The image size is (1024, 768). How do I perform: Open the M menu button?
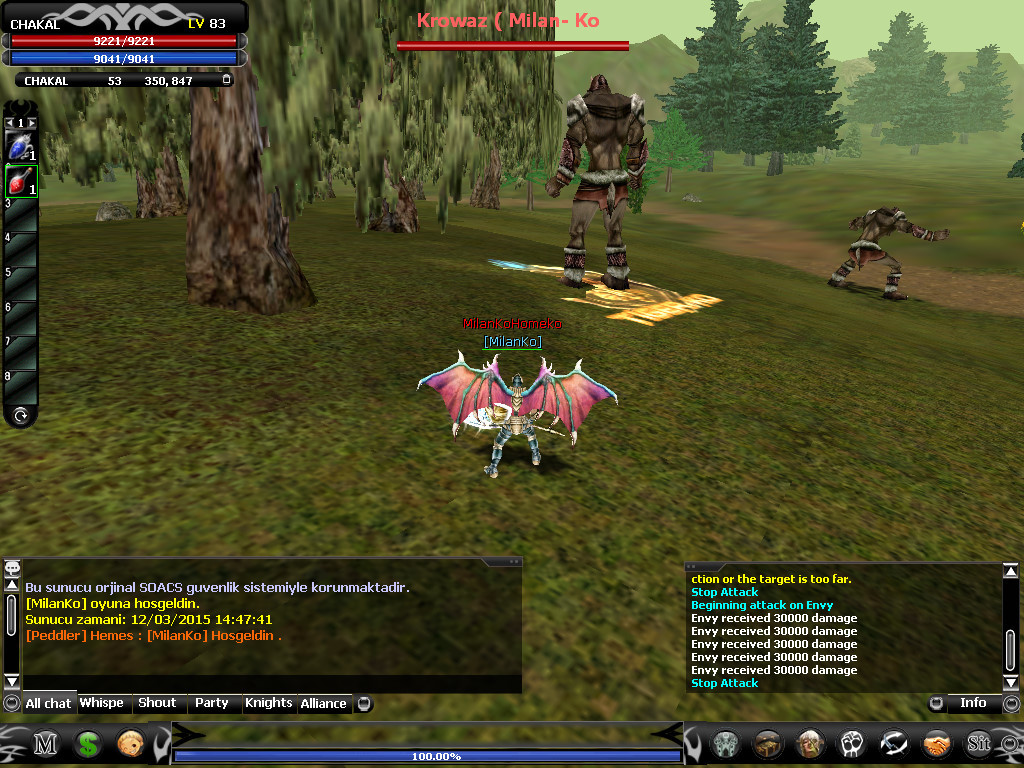coord(46,744)
